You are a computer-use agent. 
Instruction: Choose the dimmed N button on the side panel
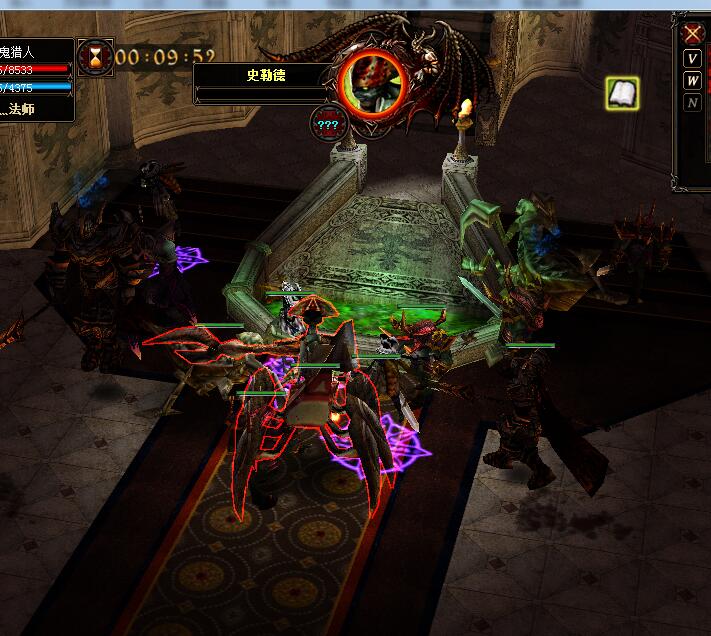point(693,103)
